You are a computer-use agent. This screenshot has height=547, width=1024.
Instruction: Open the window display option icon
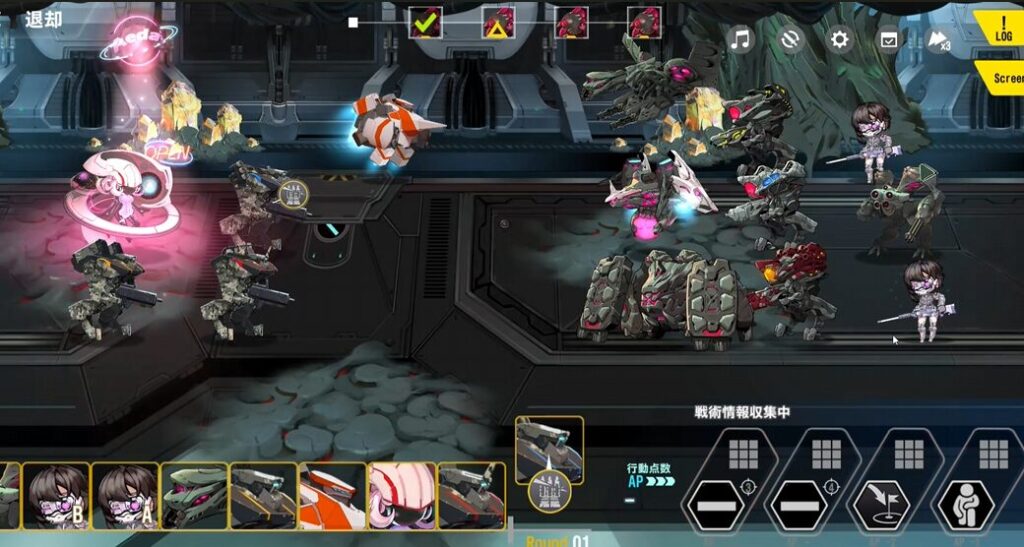(887, 40)
